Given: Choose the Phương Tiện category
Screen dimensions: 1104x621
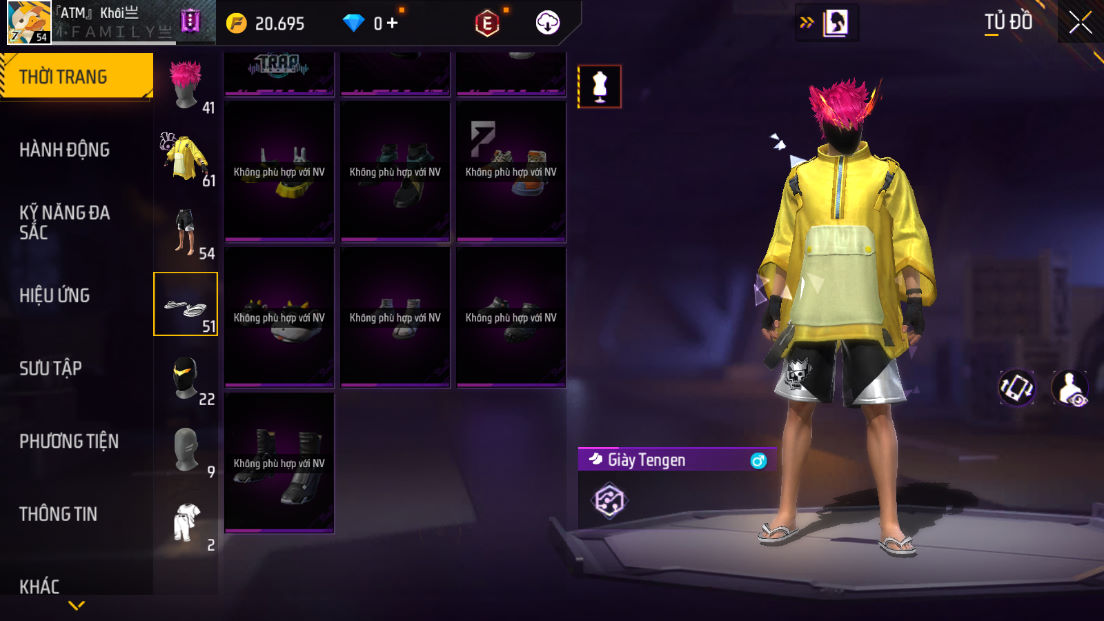Looking at the screenshot, I should coord(69,441).
